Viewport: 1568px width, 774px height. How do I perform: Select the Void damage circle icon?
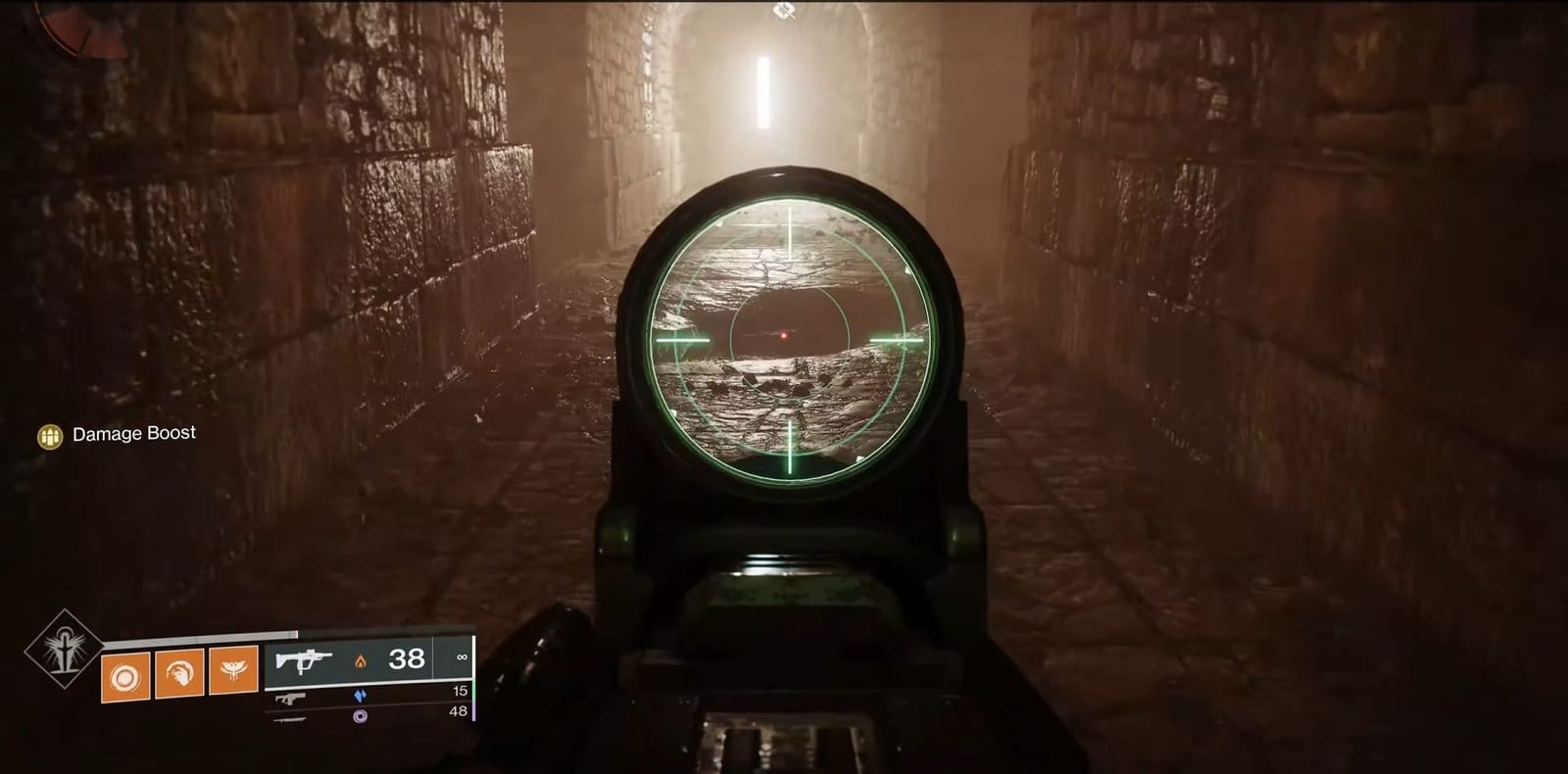360,718
